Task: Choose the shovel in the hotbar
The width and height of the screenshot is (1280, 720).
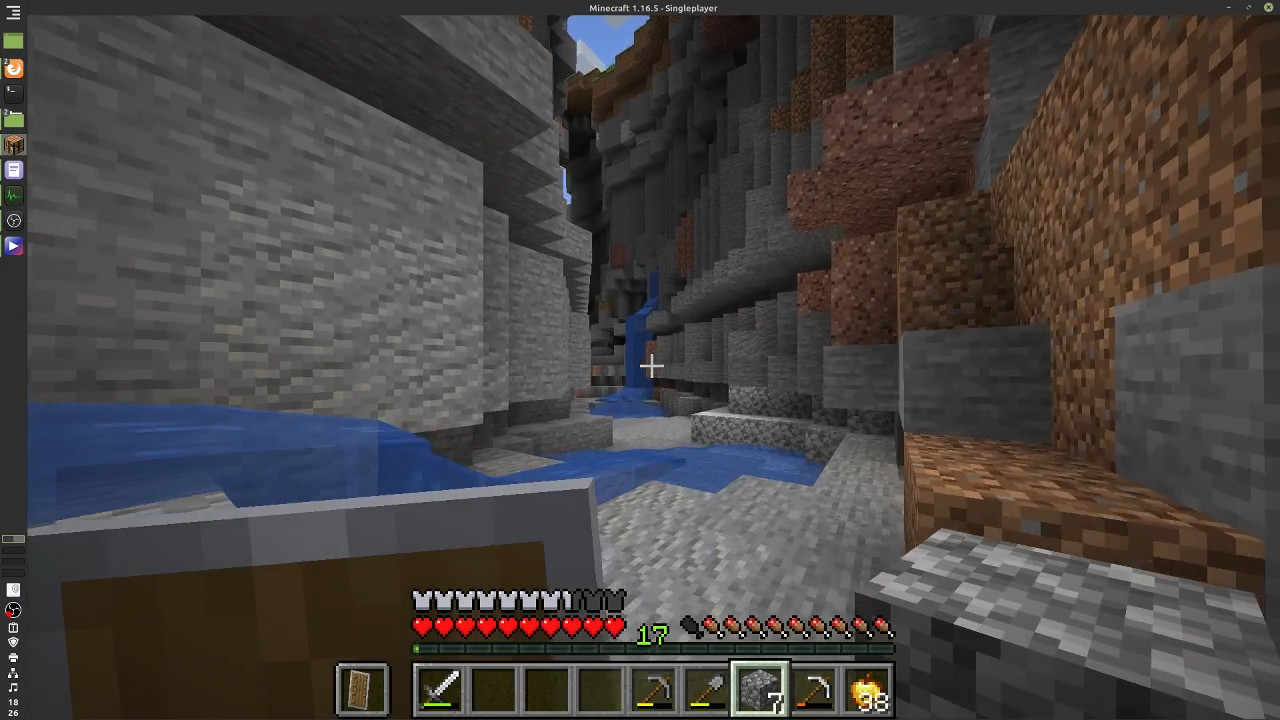Action: 707,690
